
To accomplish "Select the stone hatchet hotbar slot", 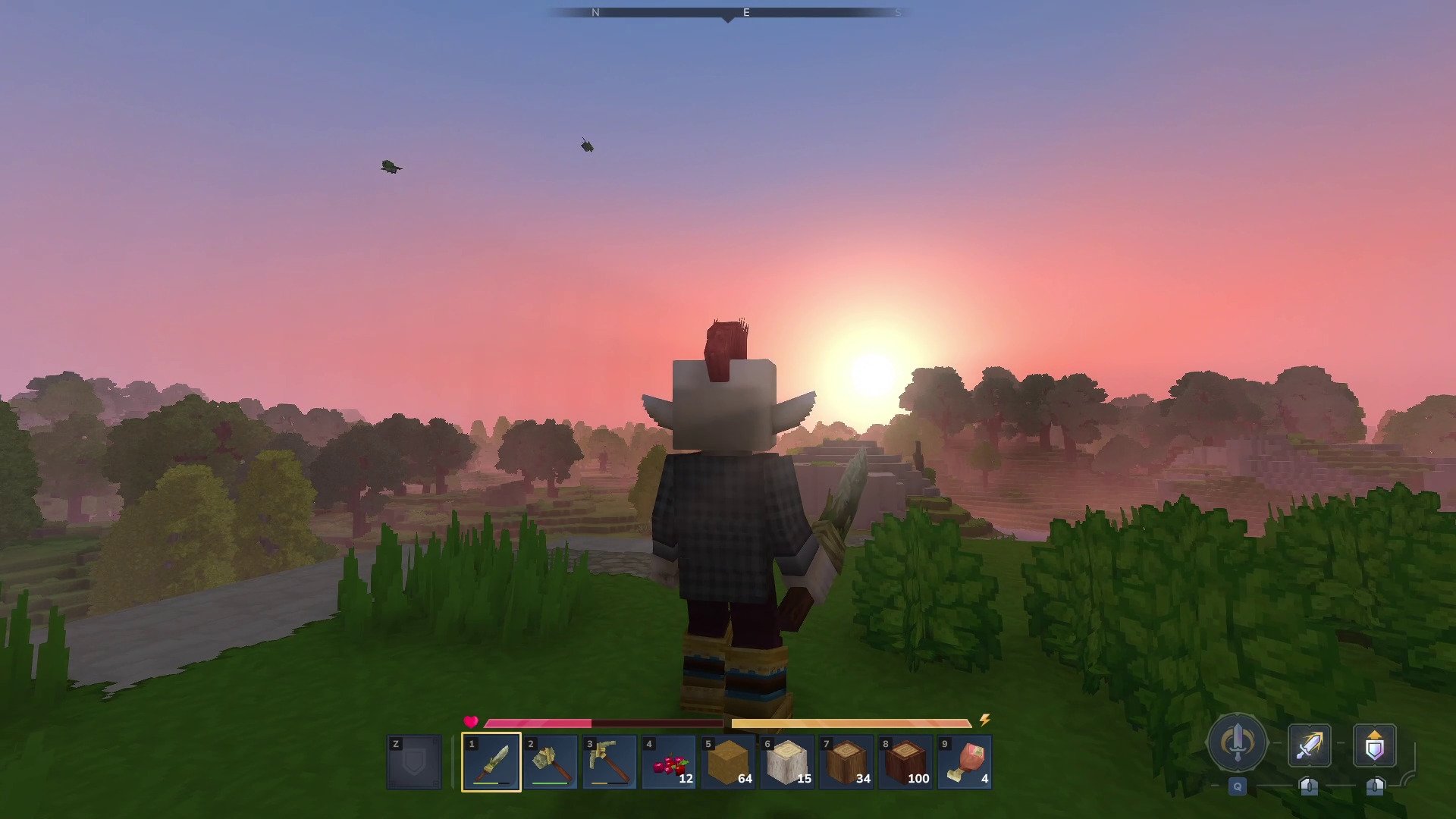I will tap(551, 762).
